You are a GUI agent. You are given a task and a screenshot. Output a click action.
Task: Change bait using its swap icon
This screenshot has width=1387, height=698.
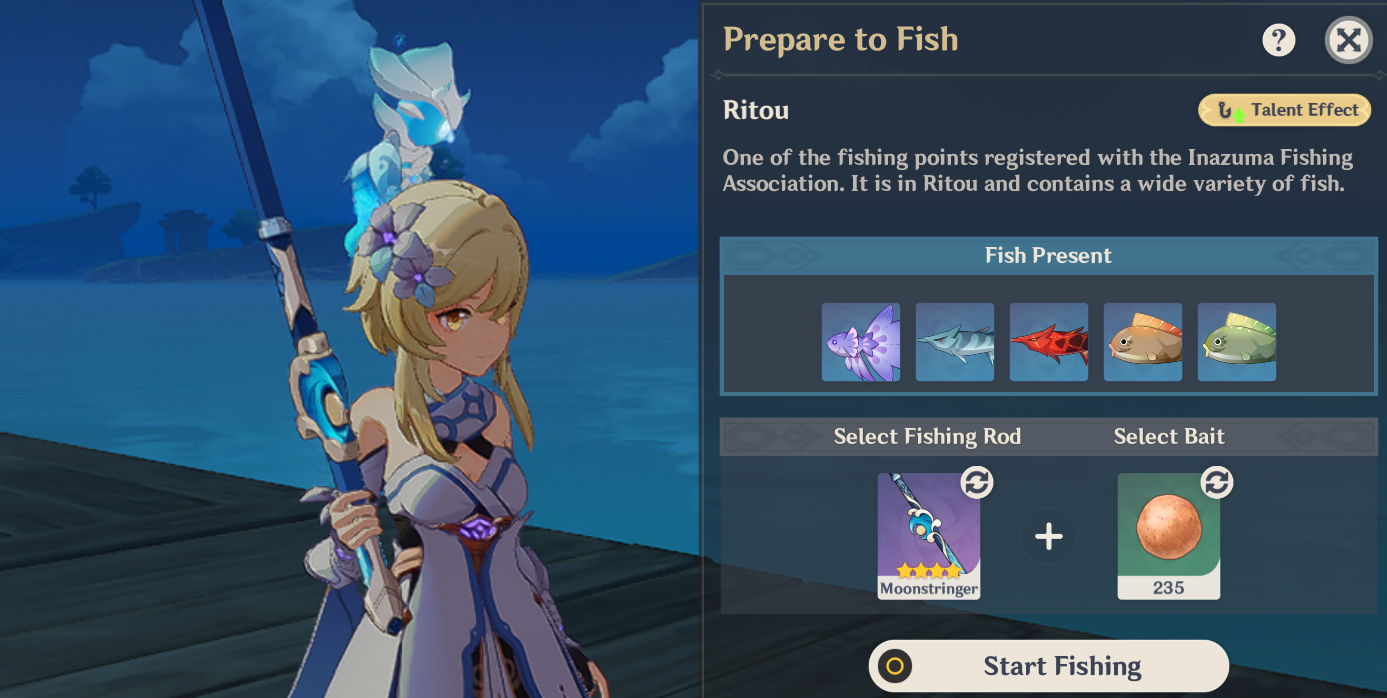pos(1216,483)
